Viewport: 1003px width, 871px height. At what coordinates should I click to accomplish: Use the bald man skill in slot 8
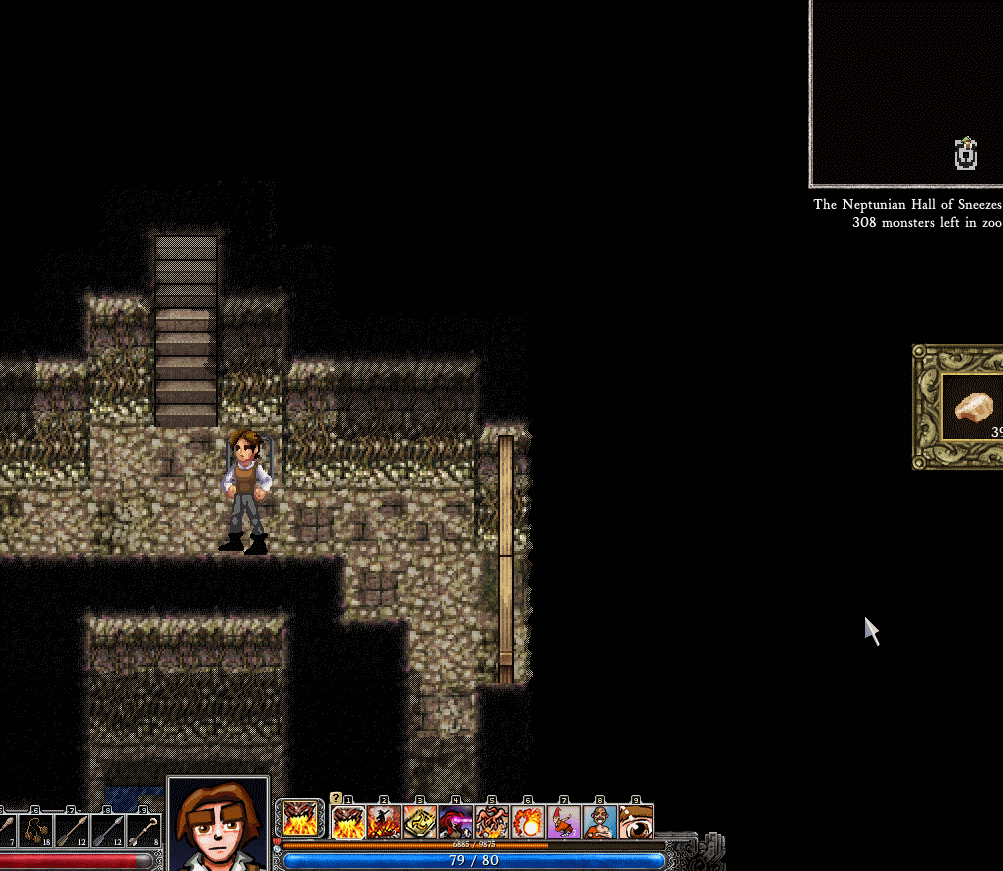600,822
